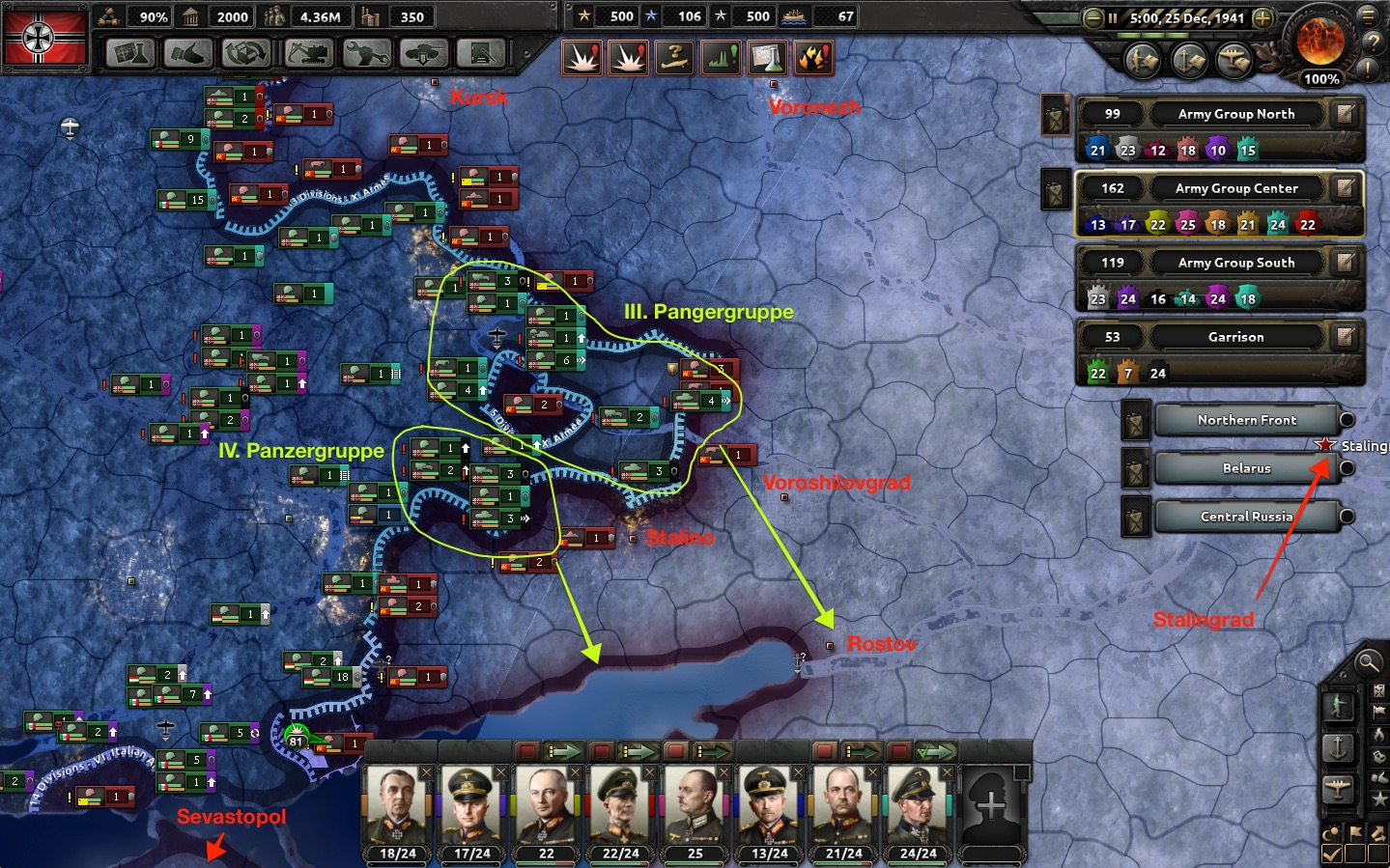Open the Trade screen with circular arrows
The image size is (1390, 868).
click(x=247, y=53)
